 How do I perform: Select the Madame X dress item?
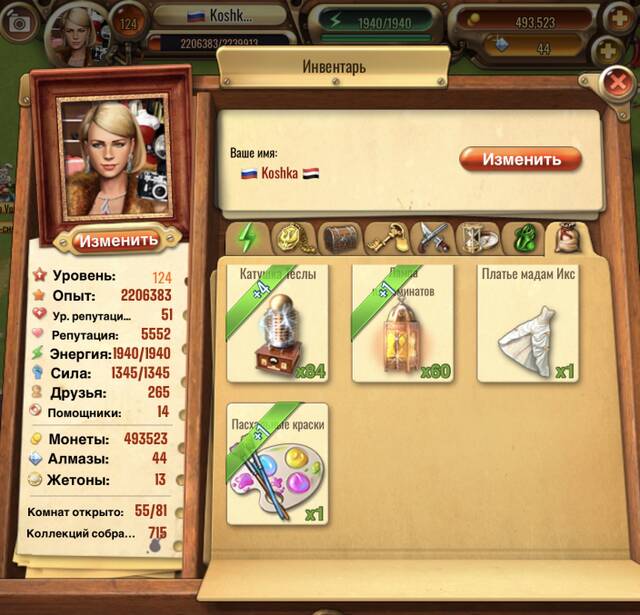(528, 323)
